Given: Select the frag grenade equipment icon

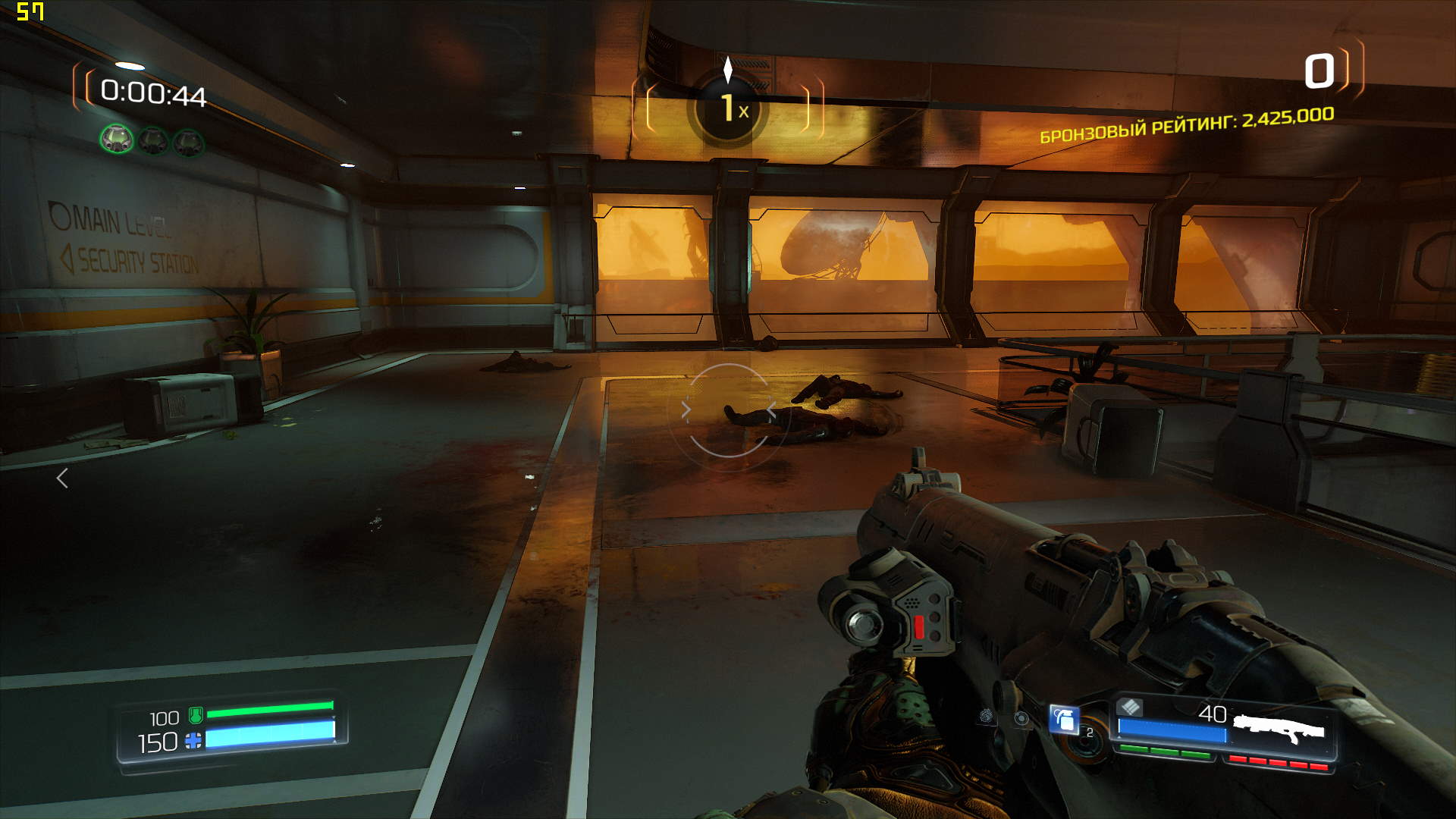Looking at the screenshot, I should click(x=1065, y=719).
